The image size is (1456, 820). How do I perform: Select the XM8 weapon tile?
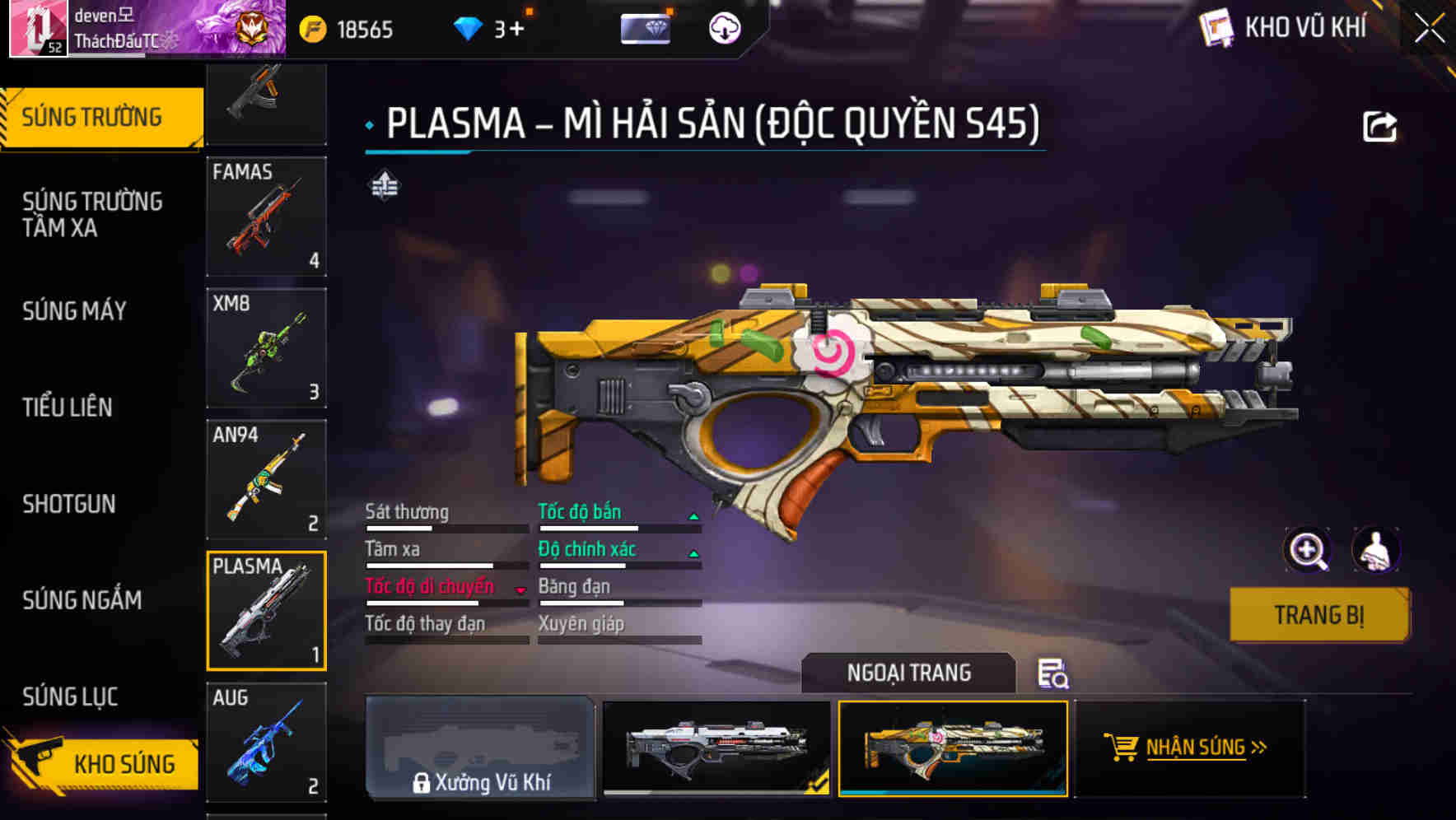tap(266, 347)
